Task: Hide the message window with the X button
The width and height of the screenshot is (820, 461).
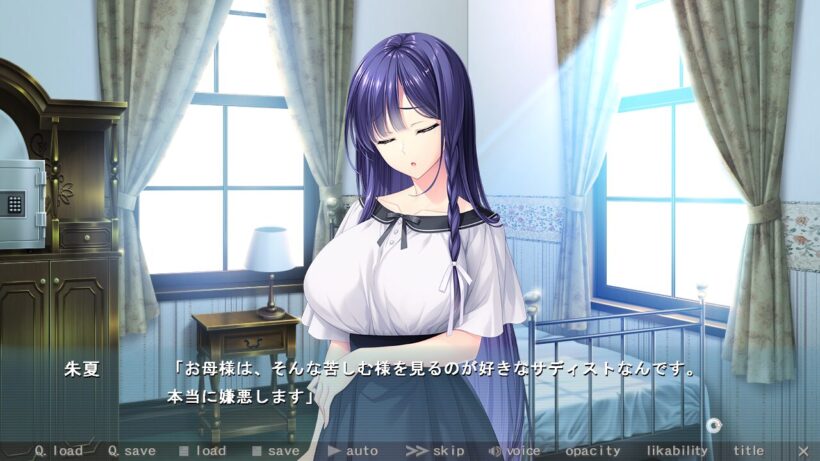Action: 803,451
